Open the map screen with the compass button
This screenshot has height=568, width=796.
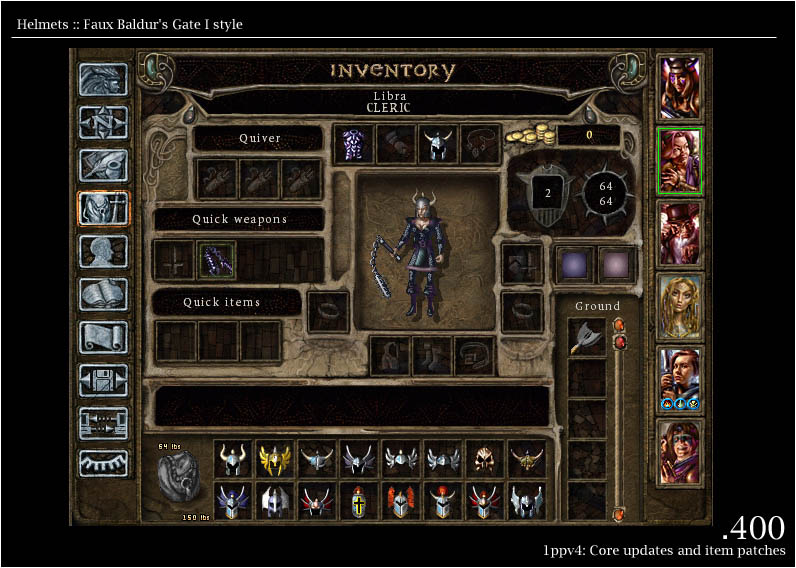coord(103,122)
